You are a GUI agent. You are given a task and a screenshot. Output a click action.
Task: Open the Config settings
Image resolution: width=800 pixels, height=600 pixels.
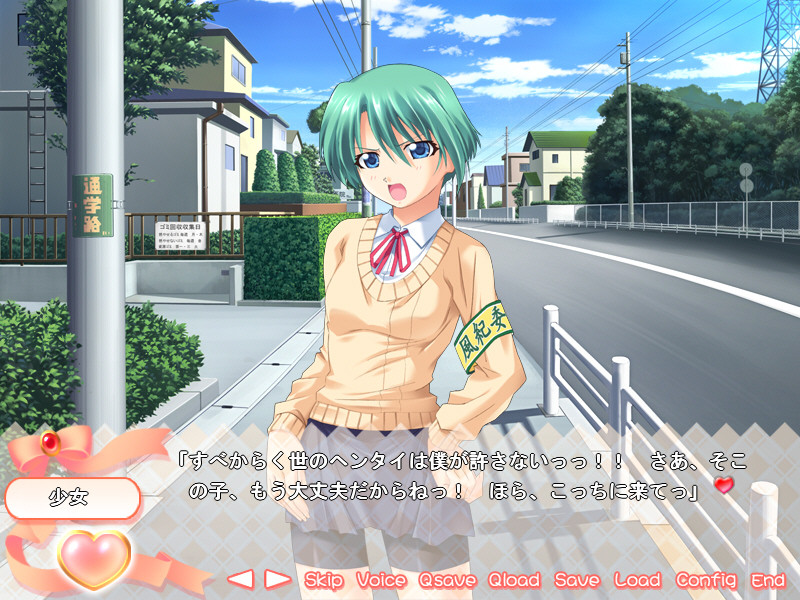(x=706, y=580)
